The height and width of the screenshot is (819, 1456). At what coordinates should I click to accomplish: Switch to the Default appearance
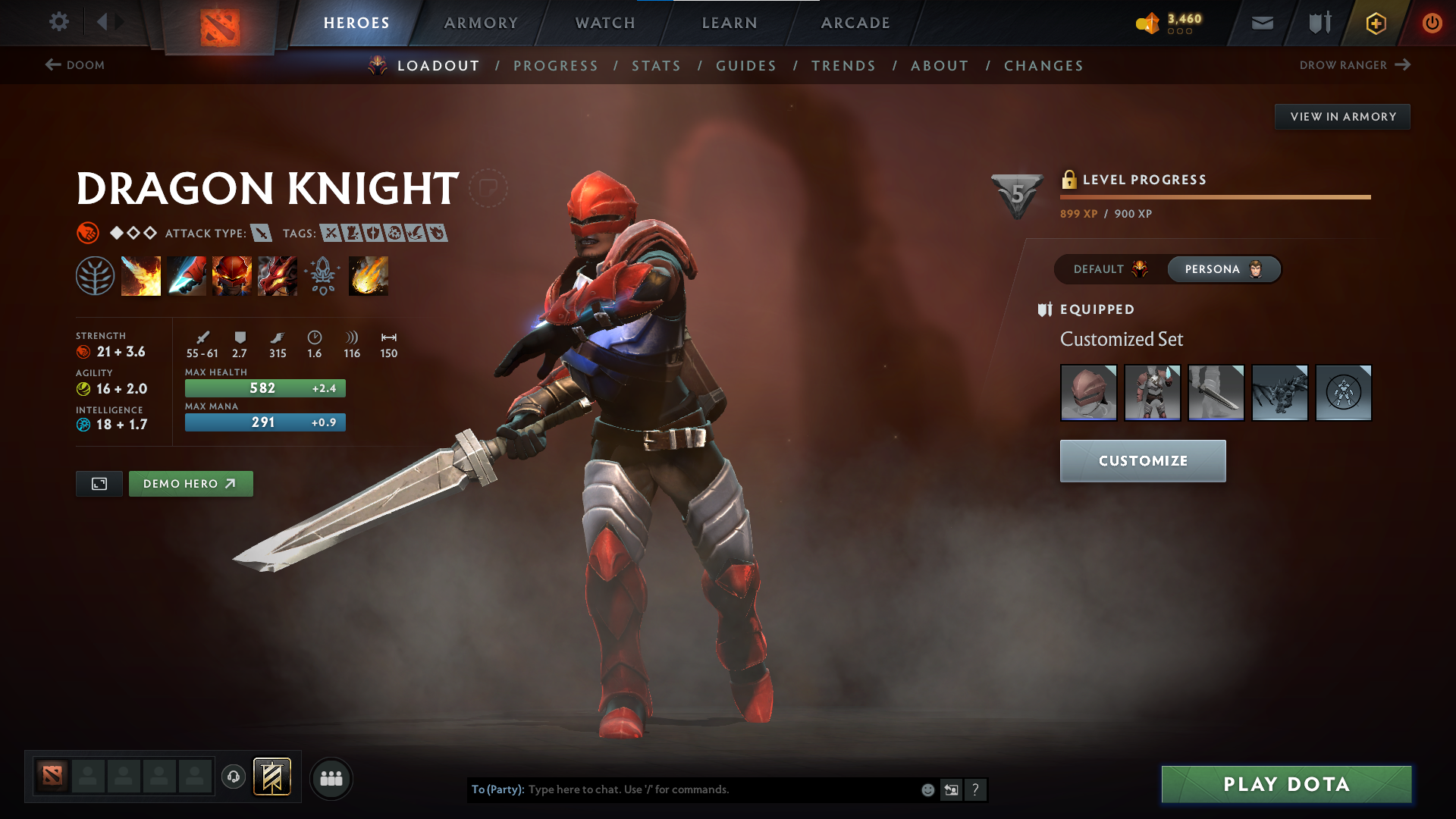(1107, 269)
